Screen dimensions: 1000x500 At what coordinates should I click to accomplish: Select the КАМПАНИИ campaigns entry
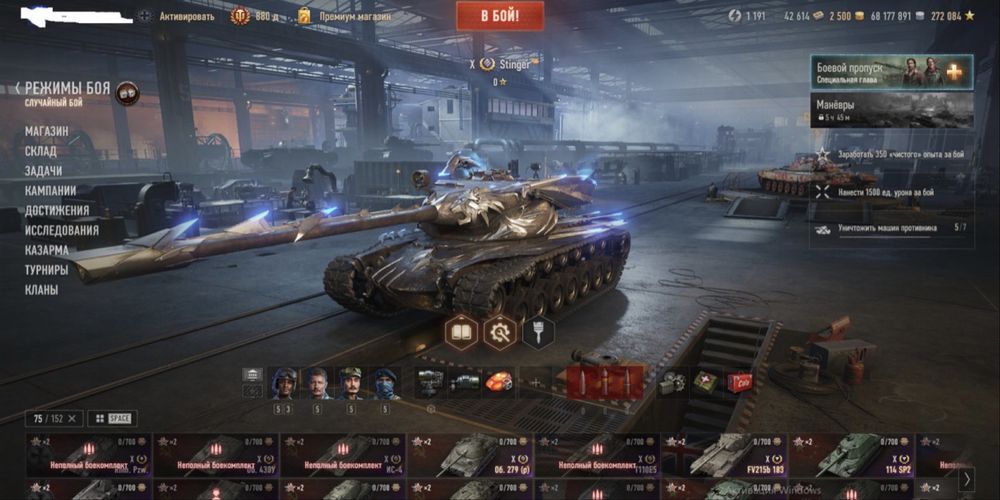[x=50, y=190]
